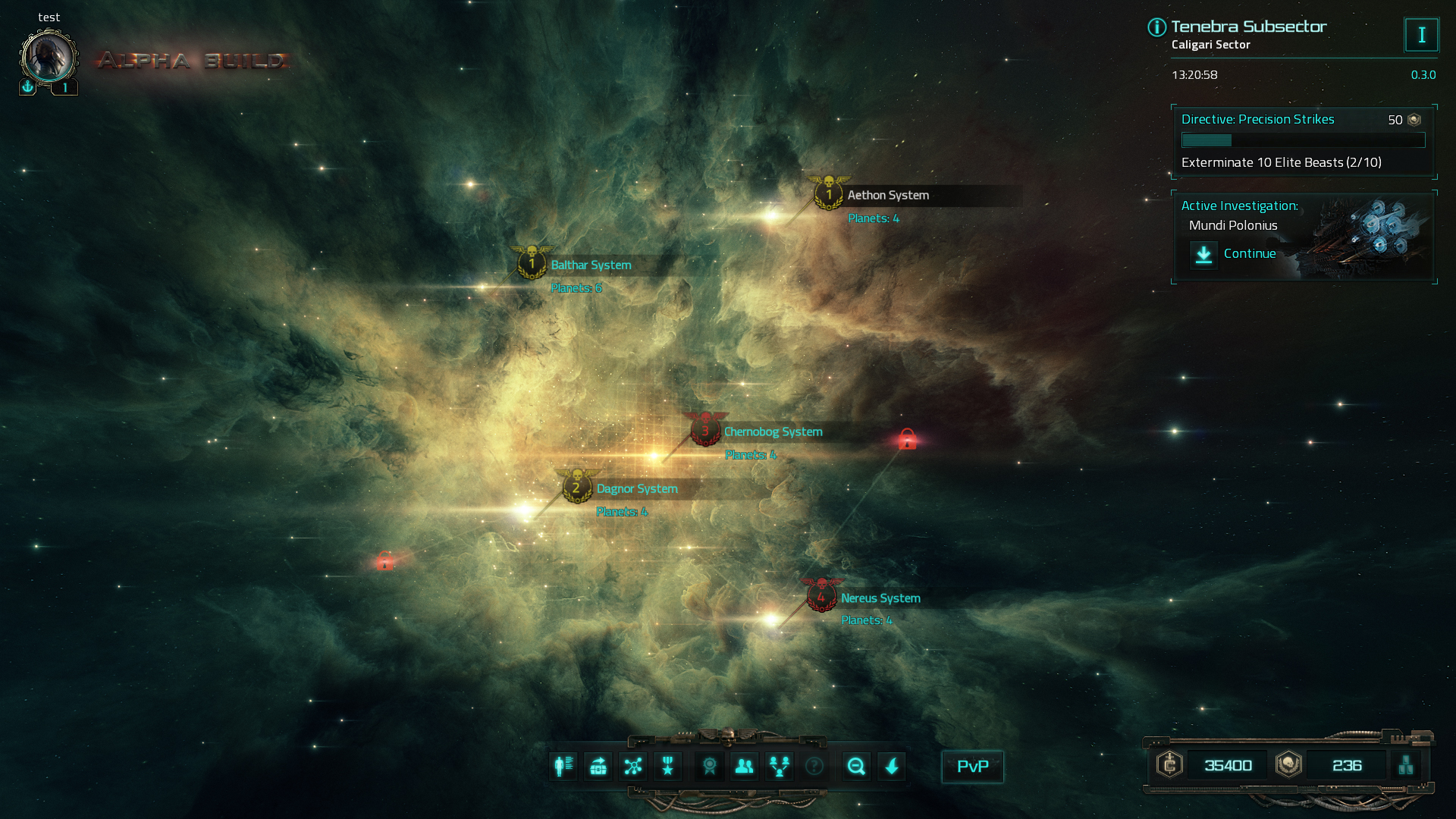
Task: Click the question mark help icon
Action: 815,767
